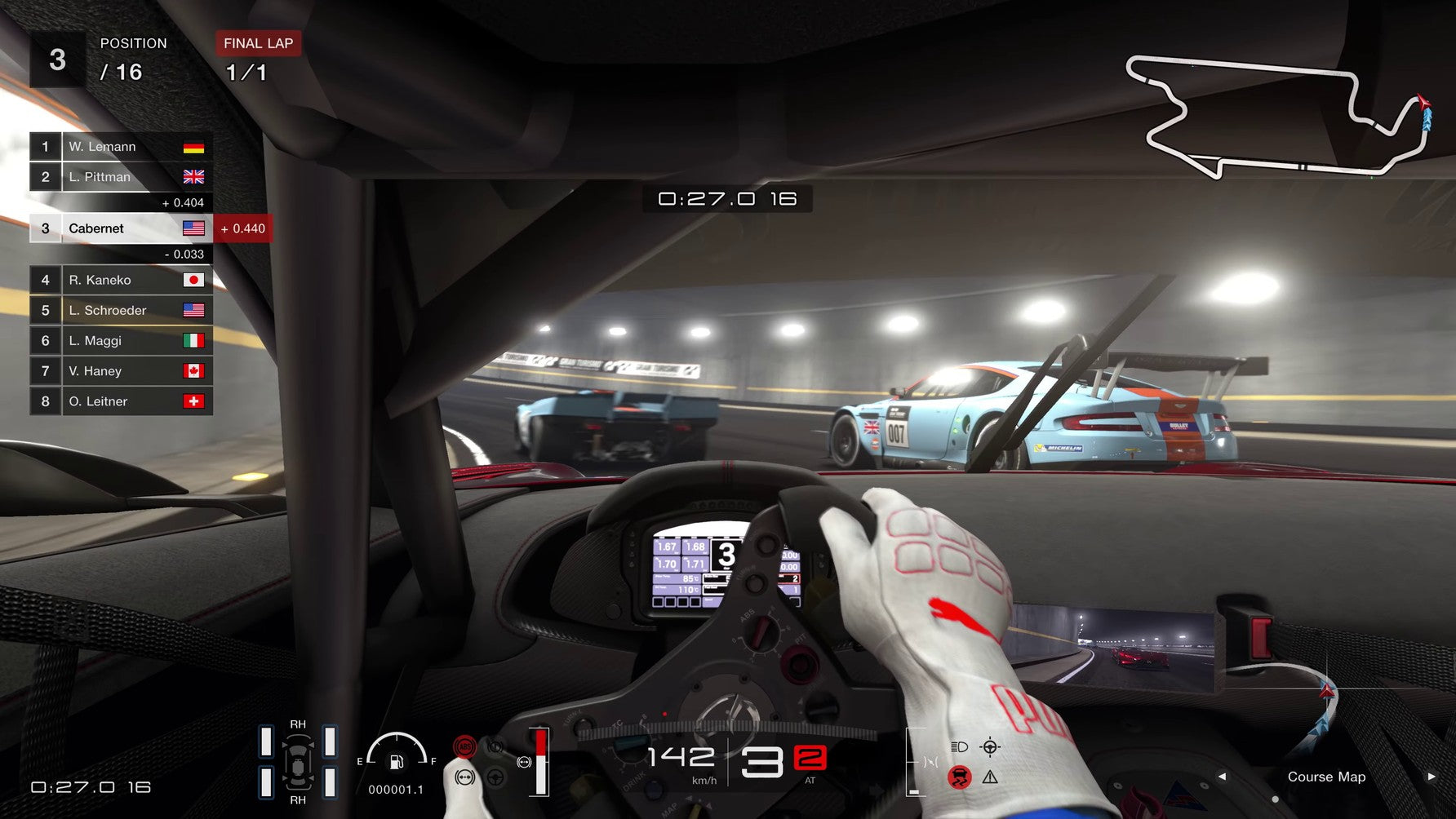Click the hazard warning triangle icon
1456x819 pixels.
(990, 778)
